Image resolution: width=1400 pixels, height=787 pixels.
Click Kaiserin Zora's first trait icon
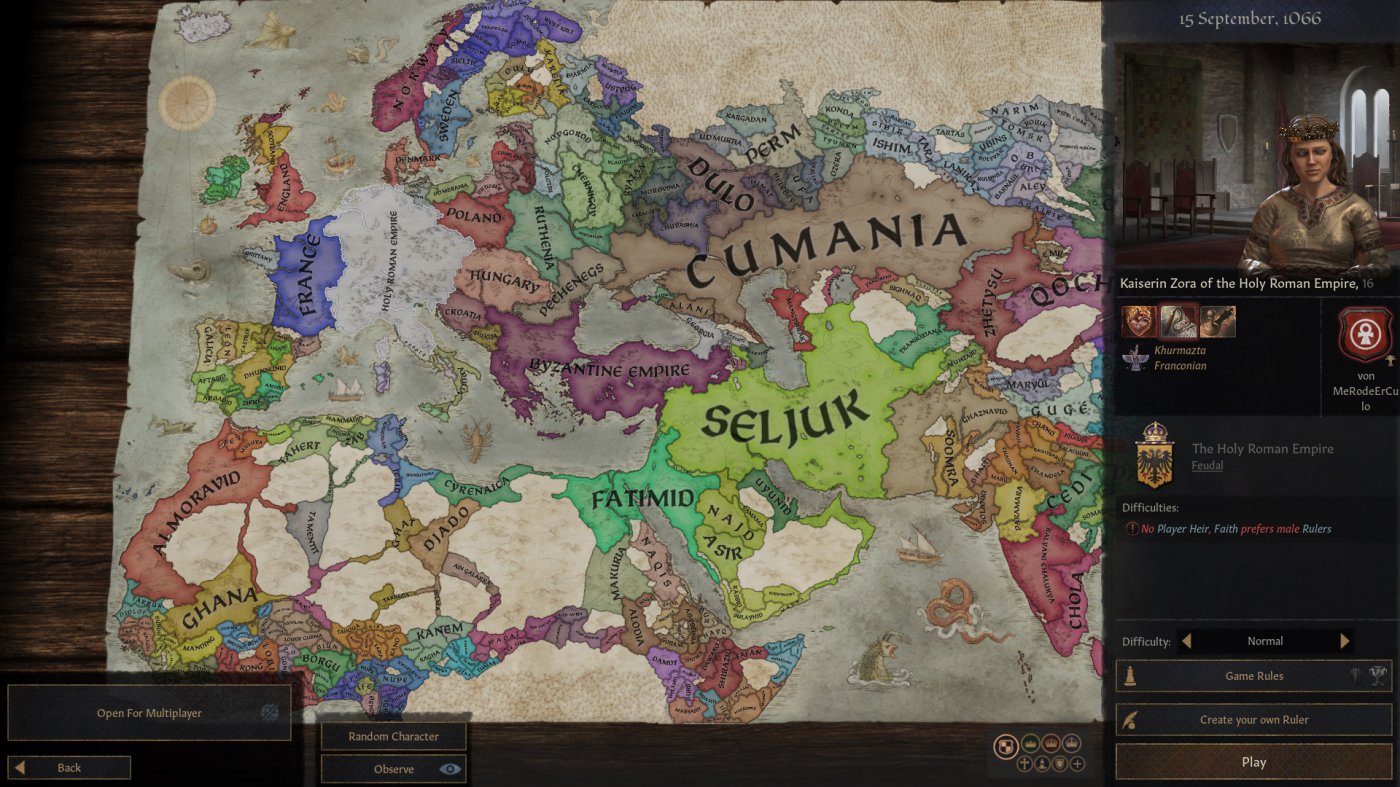[x=1139, y=320]
